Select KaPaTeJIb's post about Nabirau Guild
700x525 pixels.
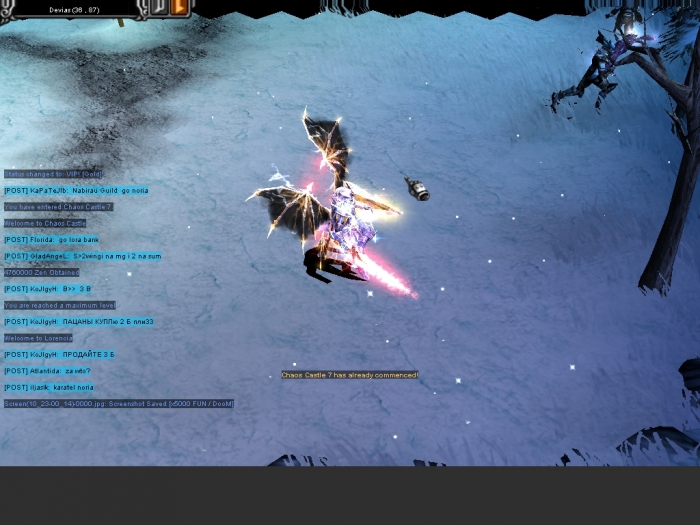click(x=76, y=190)
